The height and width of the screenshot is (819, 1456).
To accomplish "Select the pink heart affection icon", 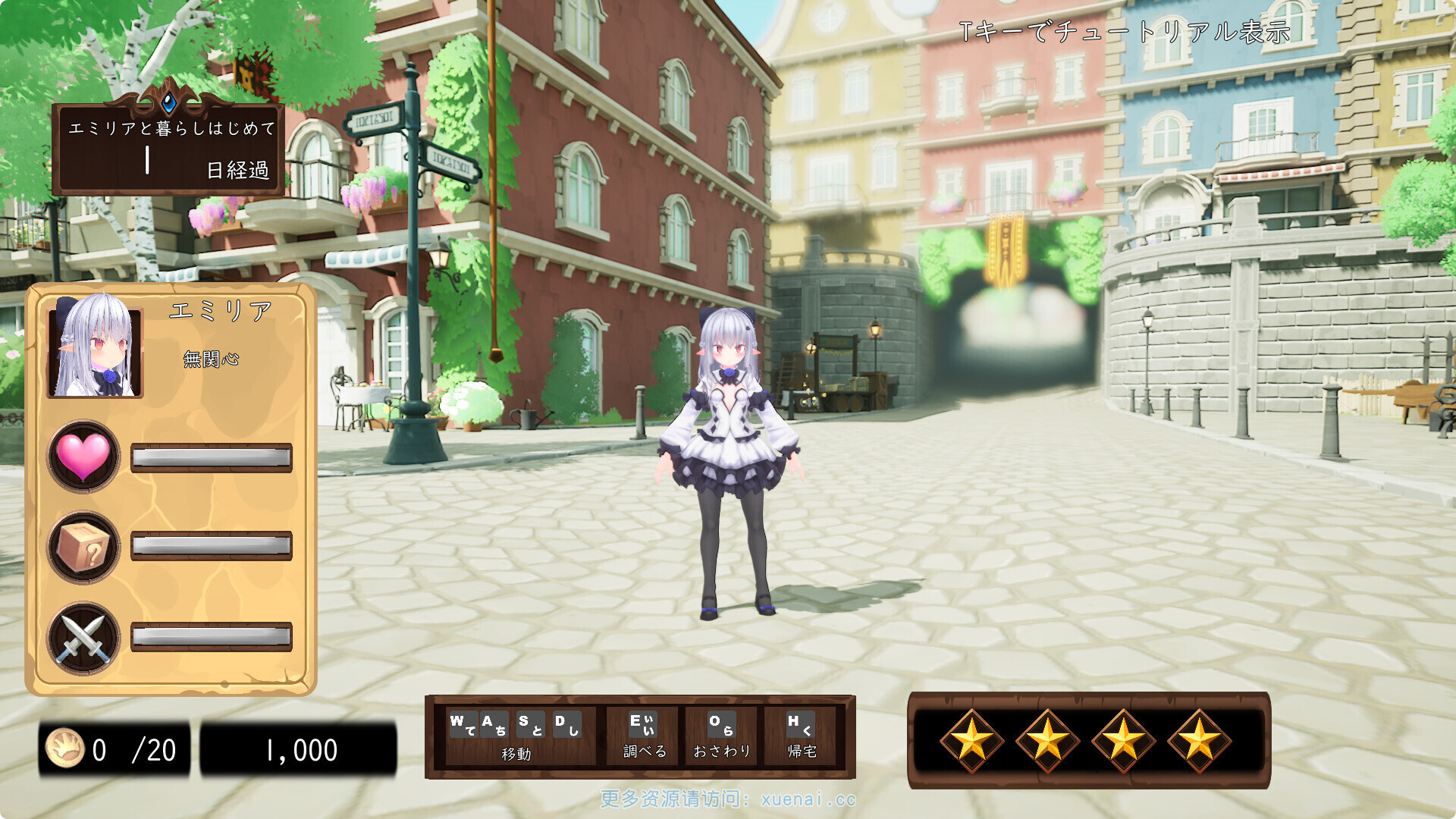I will pyautogui.click(x=83, y=457).
